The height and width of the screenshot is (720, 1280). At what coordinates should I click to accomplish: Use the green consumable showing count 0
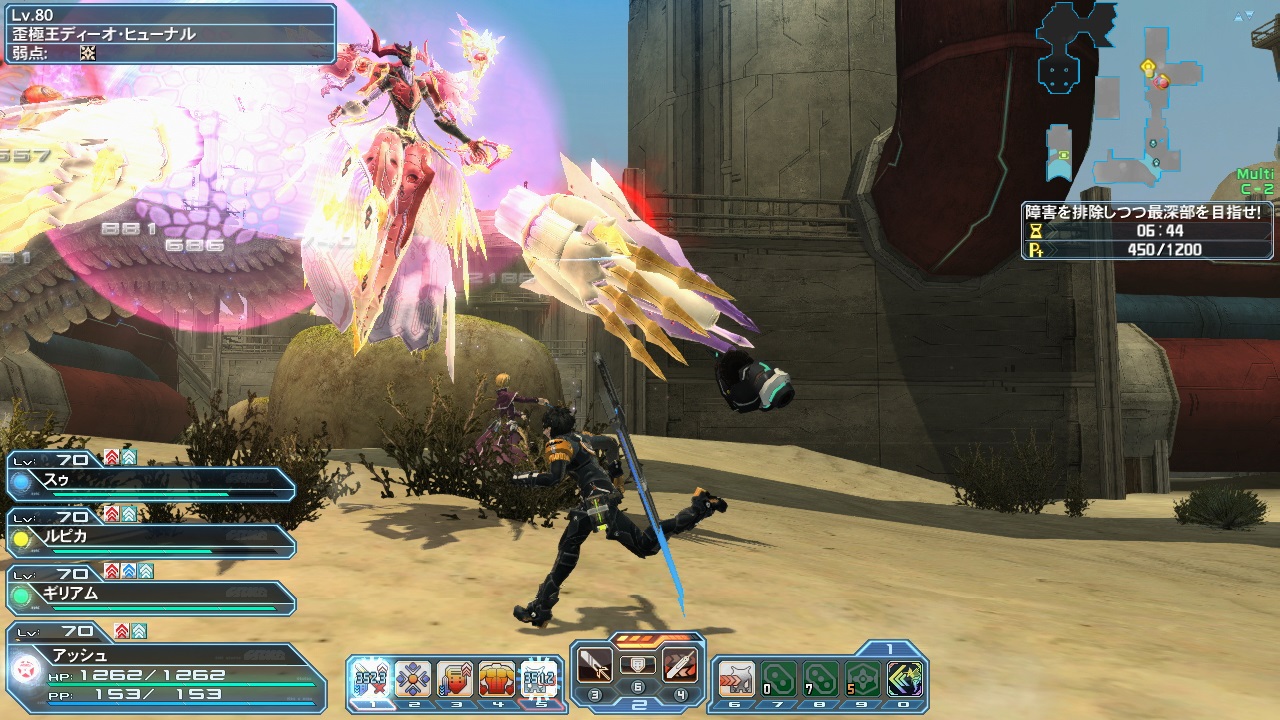[x=777, y=680]
